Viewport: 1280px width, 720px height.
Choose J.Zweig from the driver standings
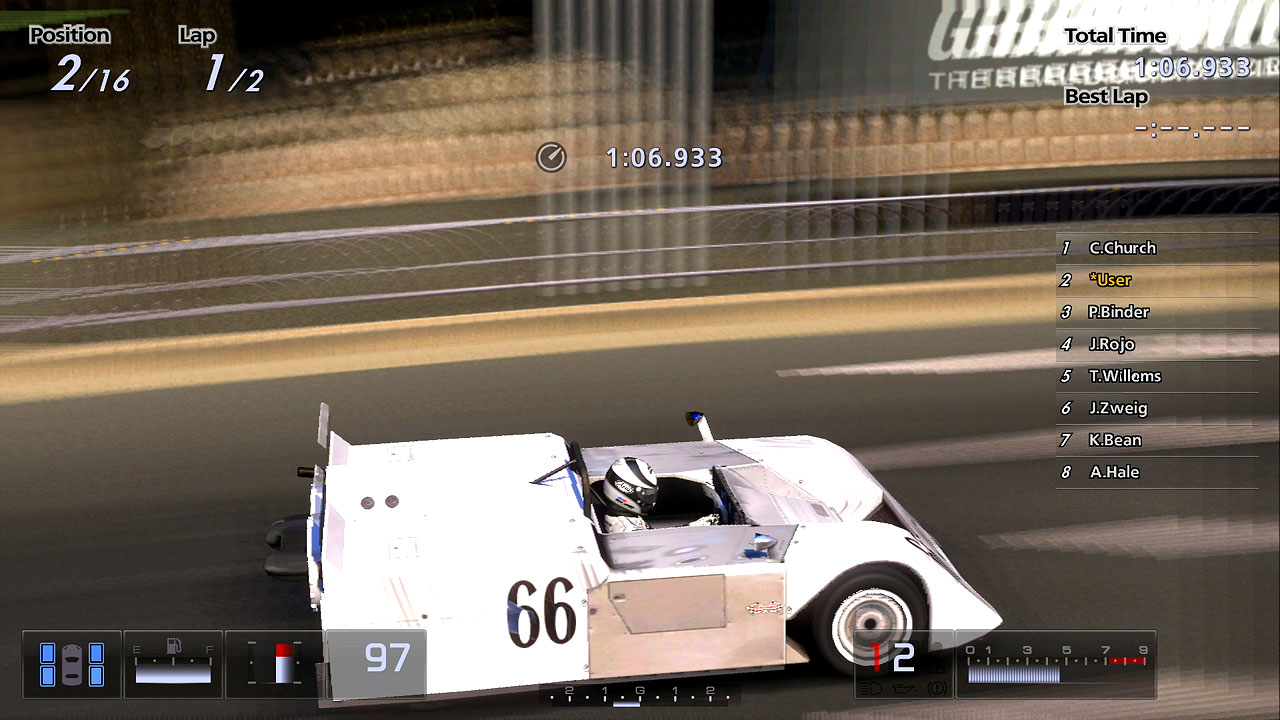click(1118, 408)
